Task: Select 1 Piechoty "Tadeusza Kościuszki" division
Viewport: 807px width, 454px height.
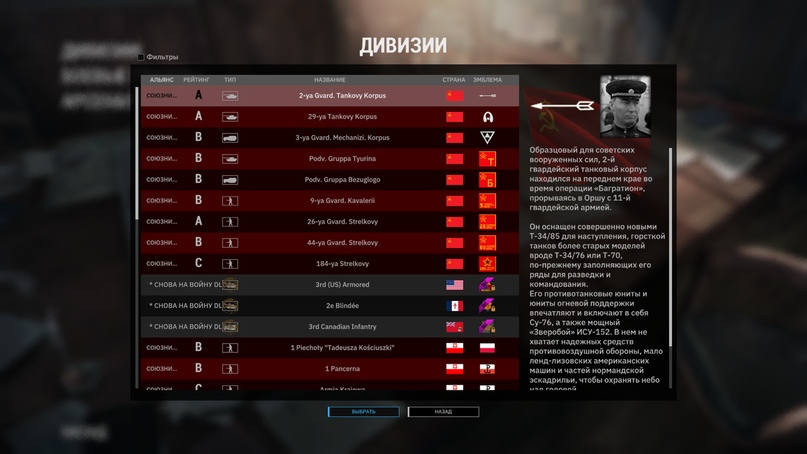Action: click(x=329, y=348)
